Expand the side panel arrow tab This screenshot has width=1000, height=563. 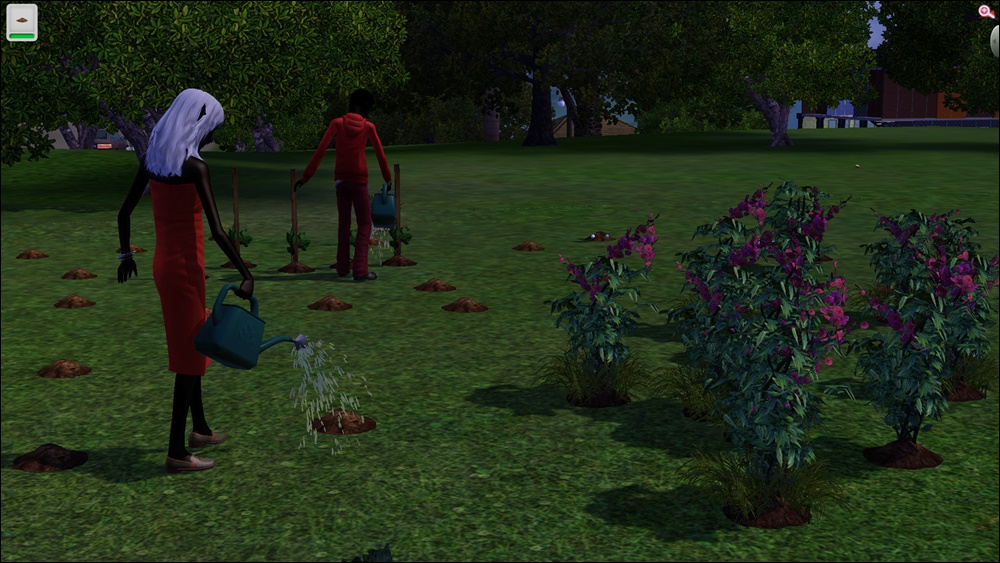[x=993, y=42]
